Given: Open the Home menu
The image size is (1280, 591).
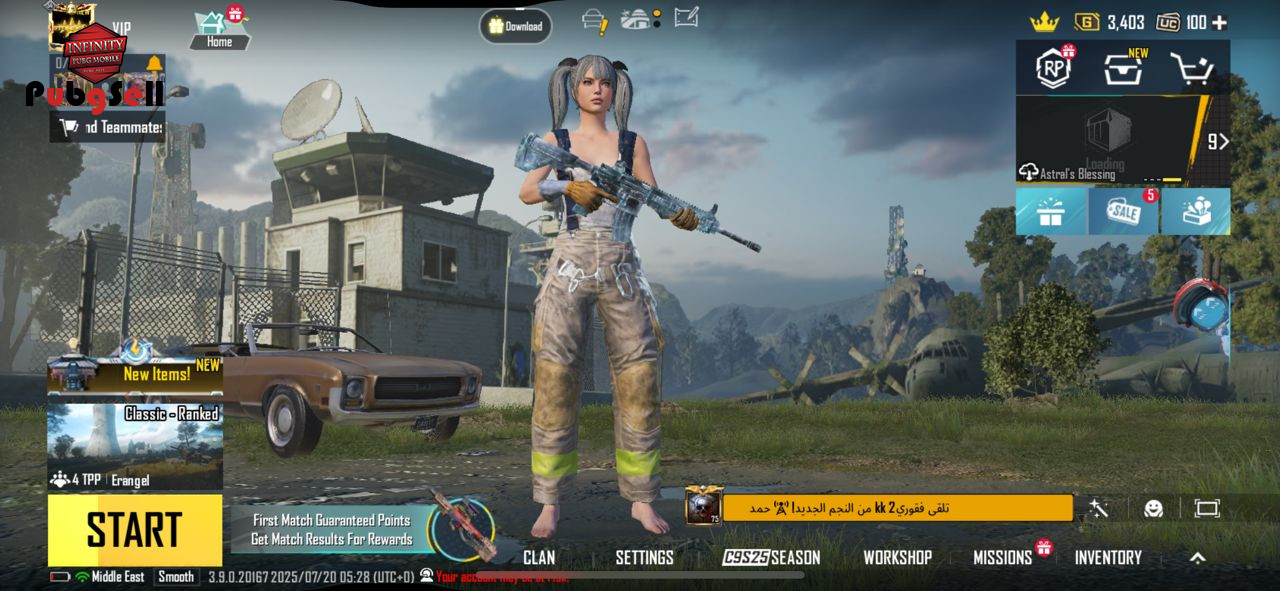Looking at the screenshot, I should click(x=219, y=30).
